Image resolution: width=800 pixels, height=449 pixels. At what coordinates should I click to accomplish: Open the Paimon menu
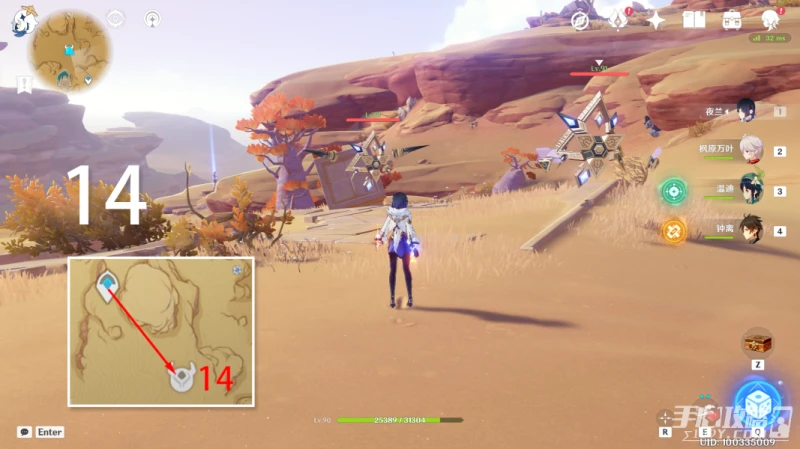coord(22,20)
